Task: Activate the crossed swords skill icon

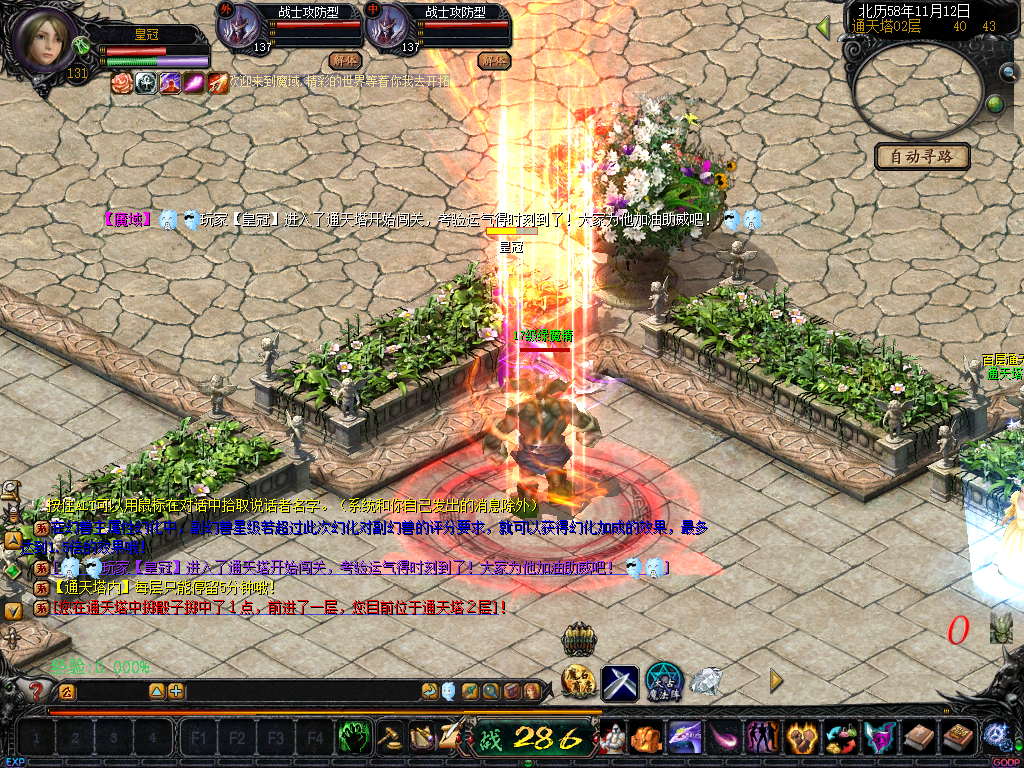Action: point(620,682)
